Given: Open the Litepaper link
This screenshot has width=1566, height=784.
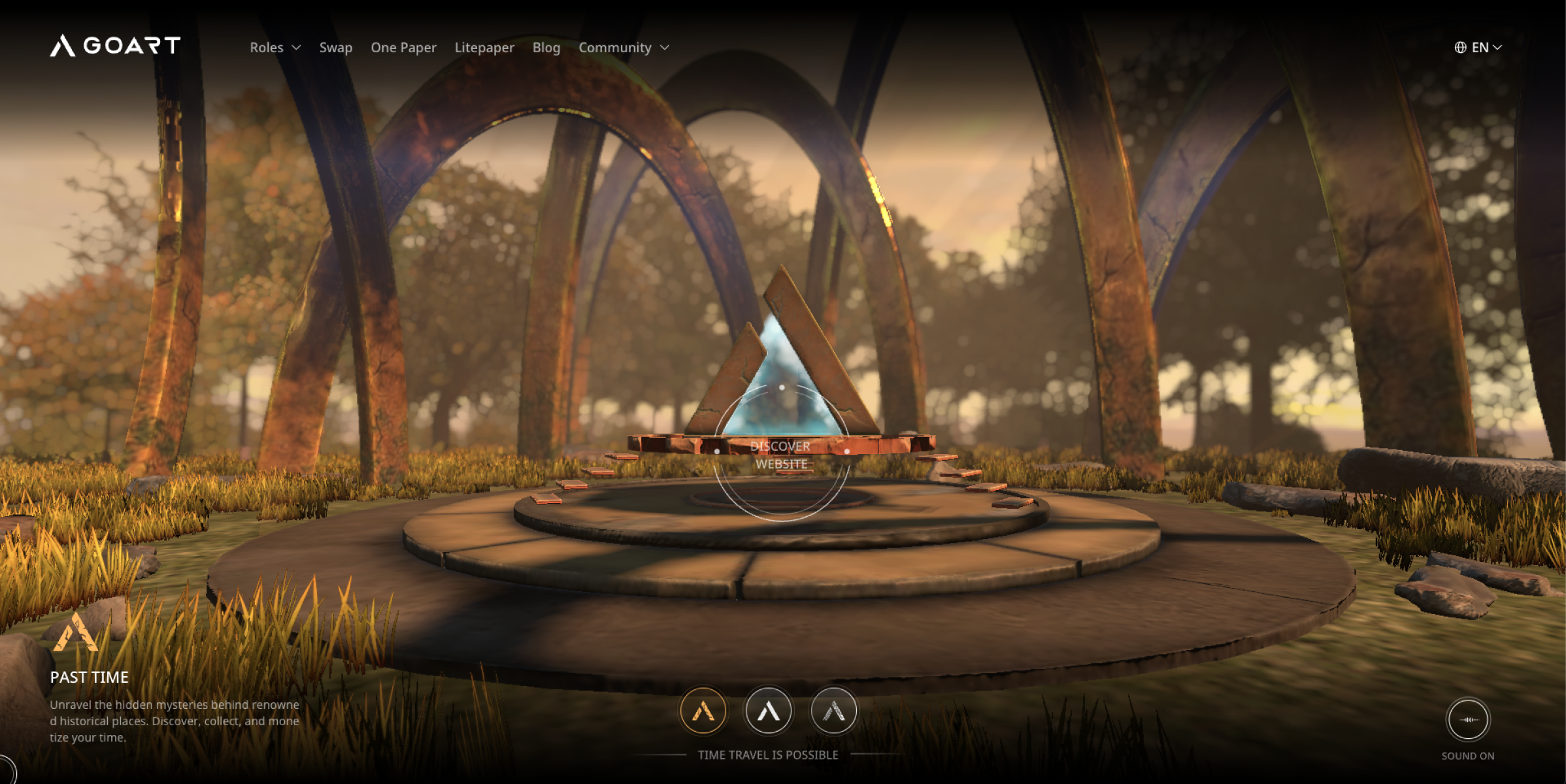Looking at the screenshot, I should pos(484,48).
